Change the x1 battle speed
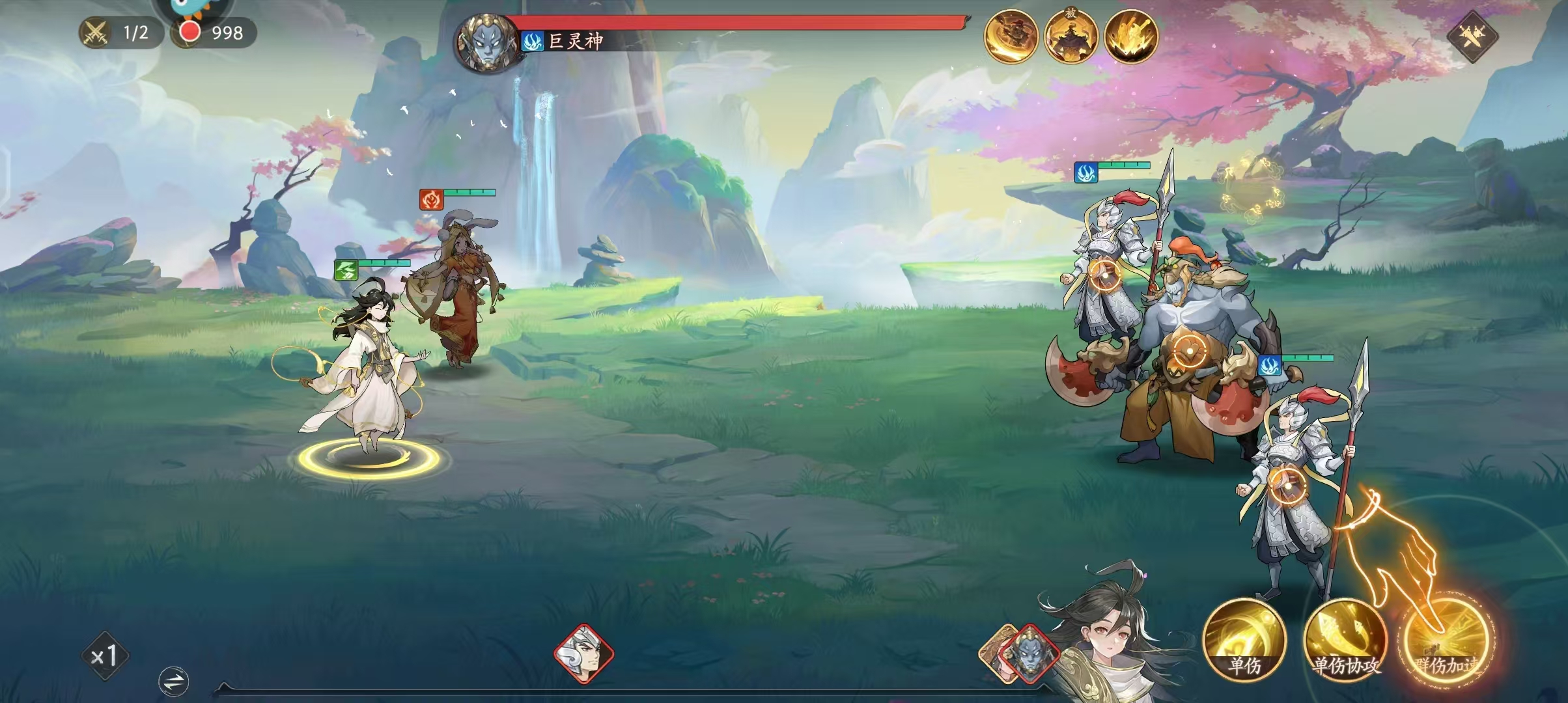1568x703 pixels. click(x=105, y=655)
